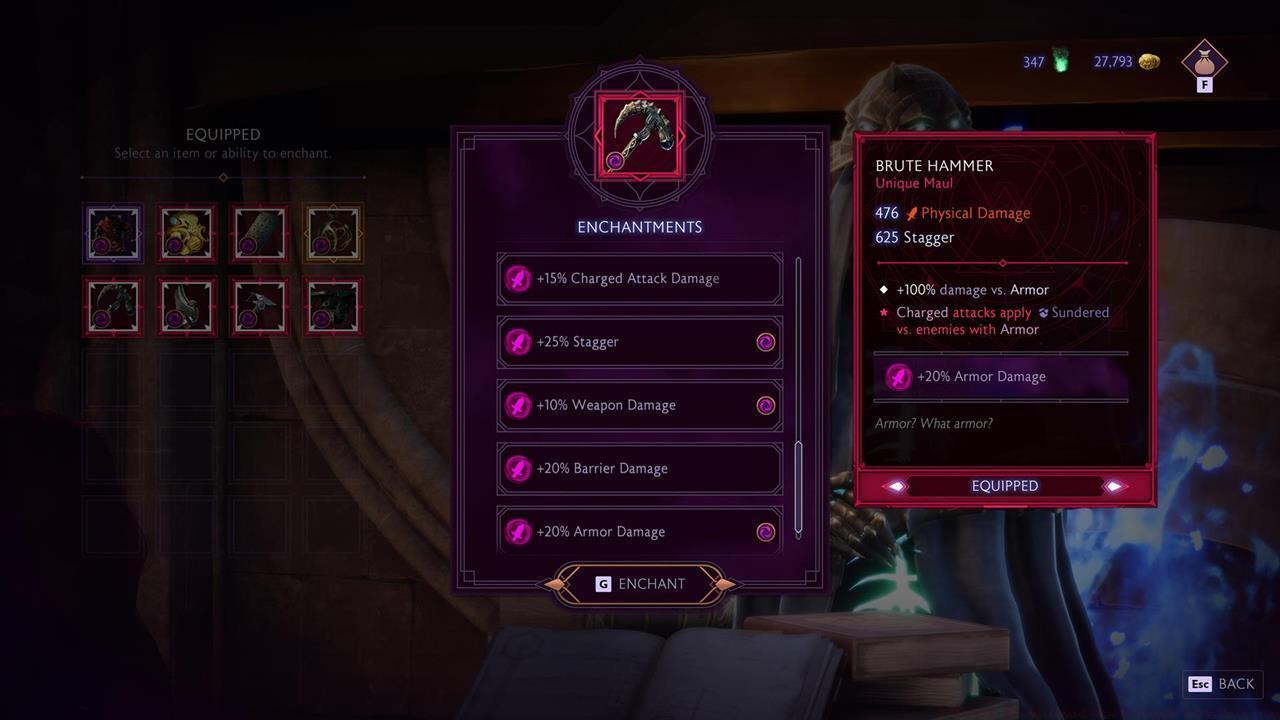Click the rune icon in the Armor Damage slot
Screen dimensions: 1280x720
pos(899,377)
